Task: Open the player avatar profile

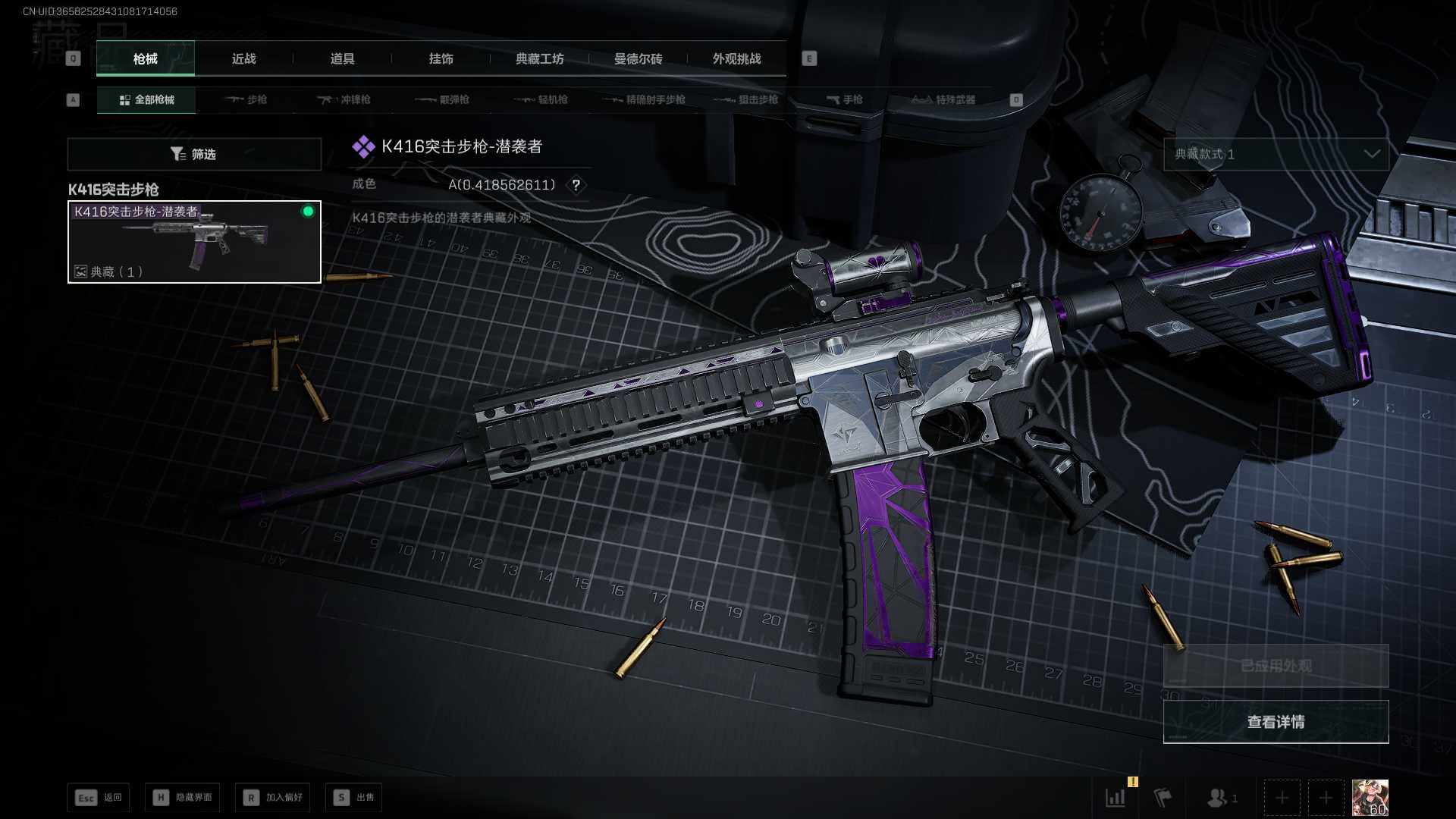Action: pos(1370,798)
